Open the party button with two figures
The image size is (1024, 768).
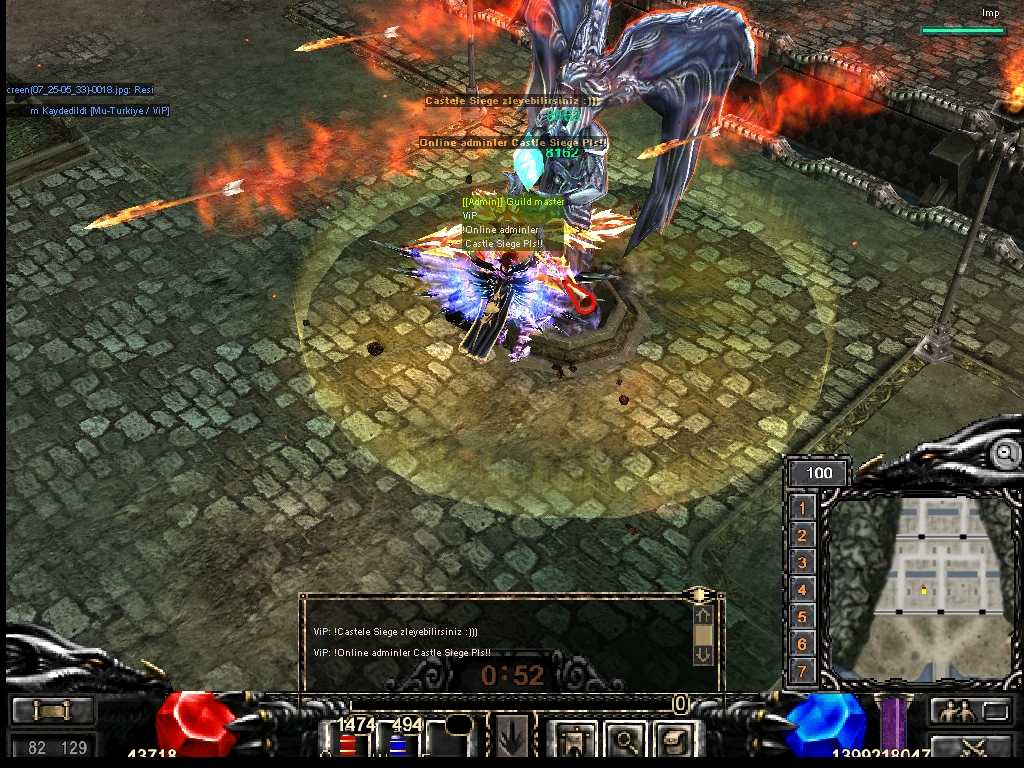[956, 711]
